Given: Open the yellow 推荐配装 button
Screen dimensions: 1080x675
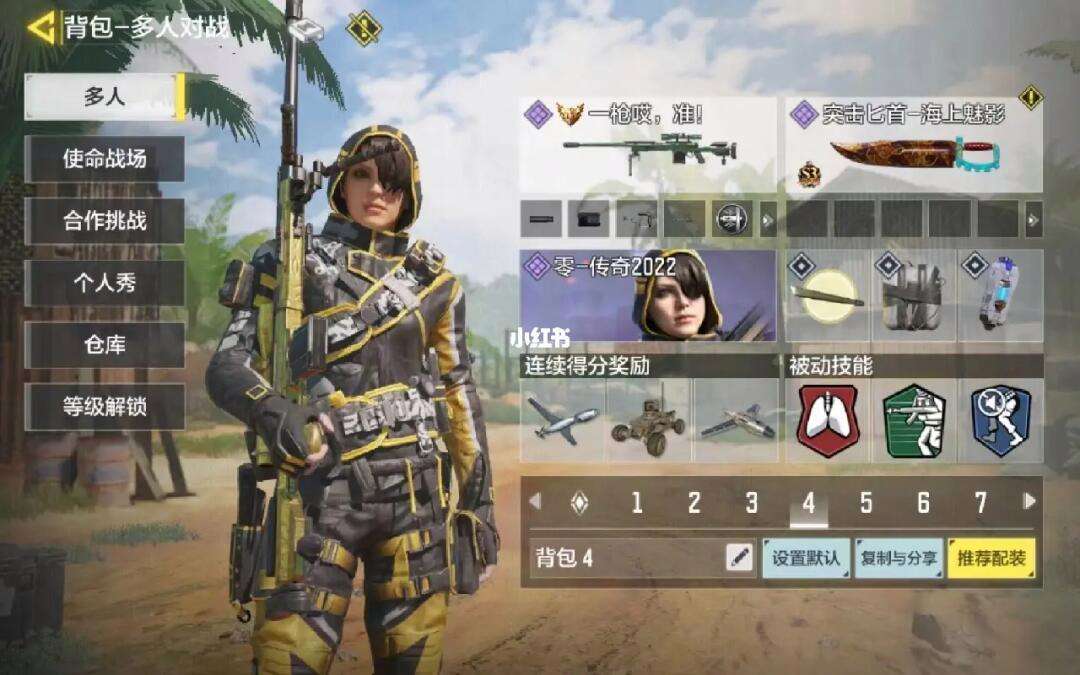Looking at the screenshot, I should (991, 558).
